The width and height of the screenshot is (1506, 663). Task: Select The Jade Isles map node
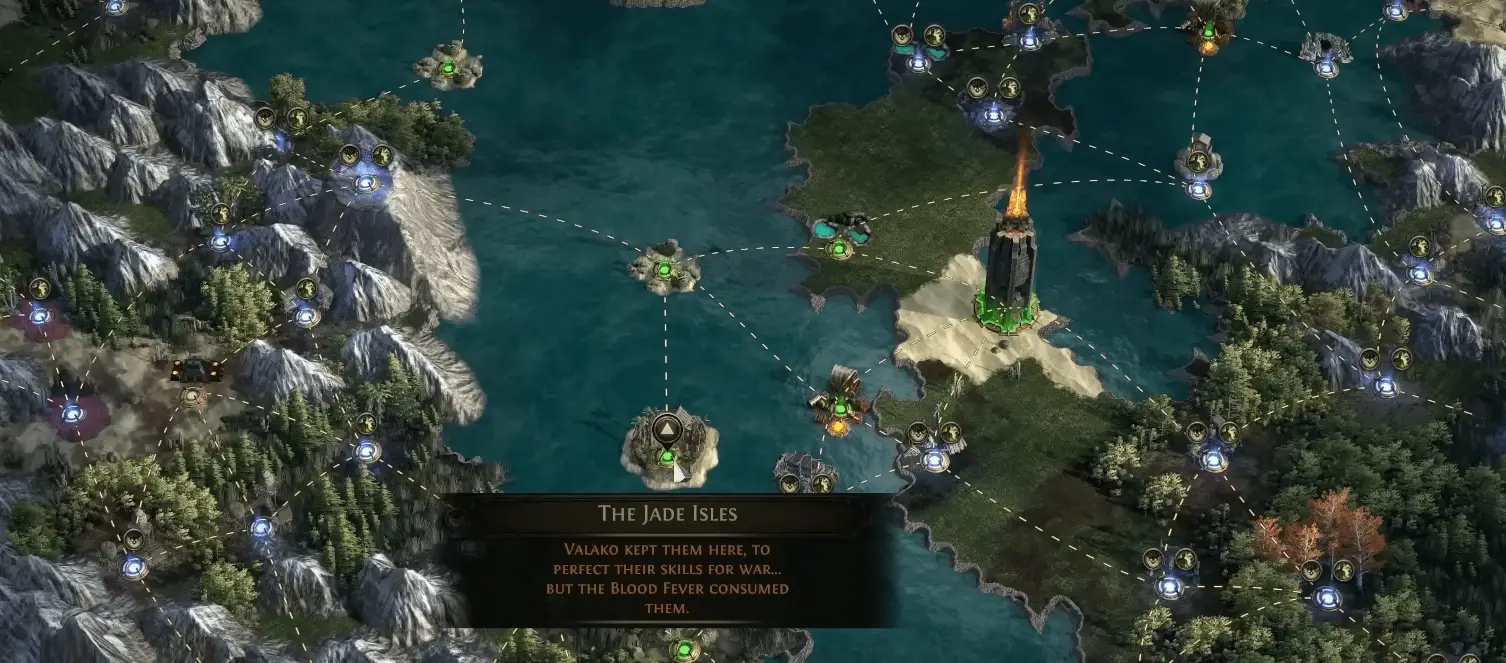coord(667,458)
